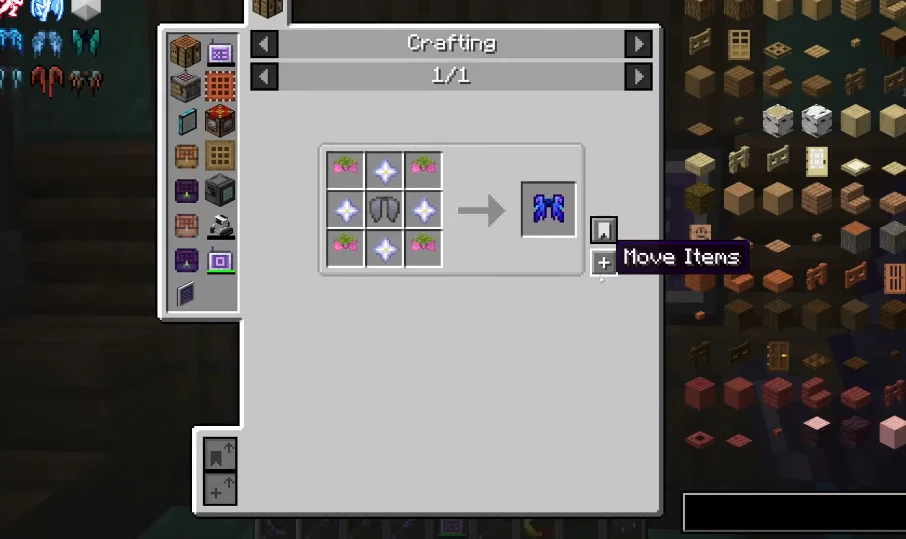Select the gray wings in the grid center

point(384,210)
